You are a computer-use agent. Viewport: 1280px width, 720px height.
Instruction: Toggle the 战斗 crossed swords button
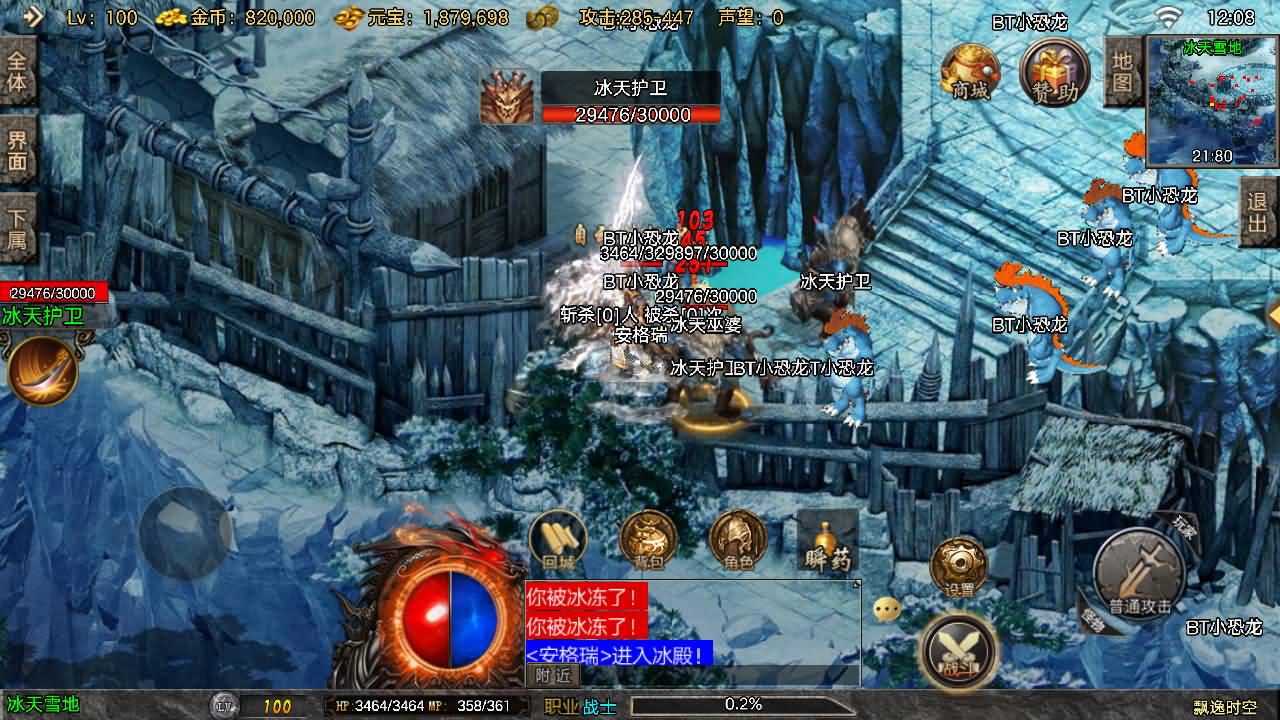[958, 650]
